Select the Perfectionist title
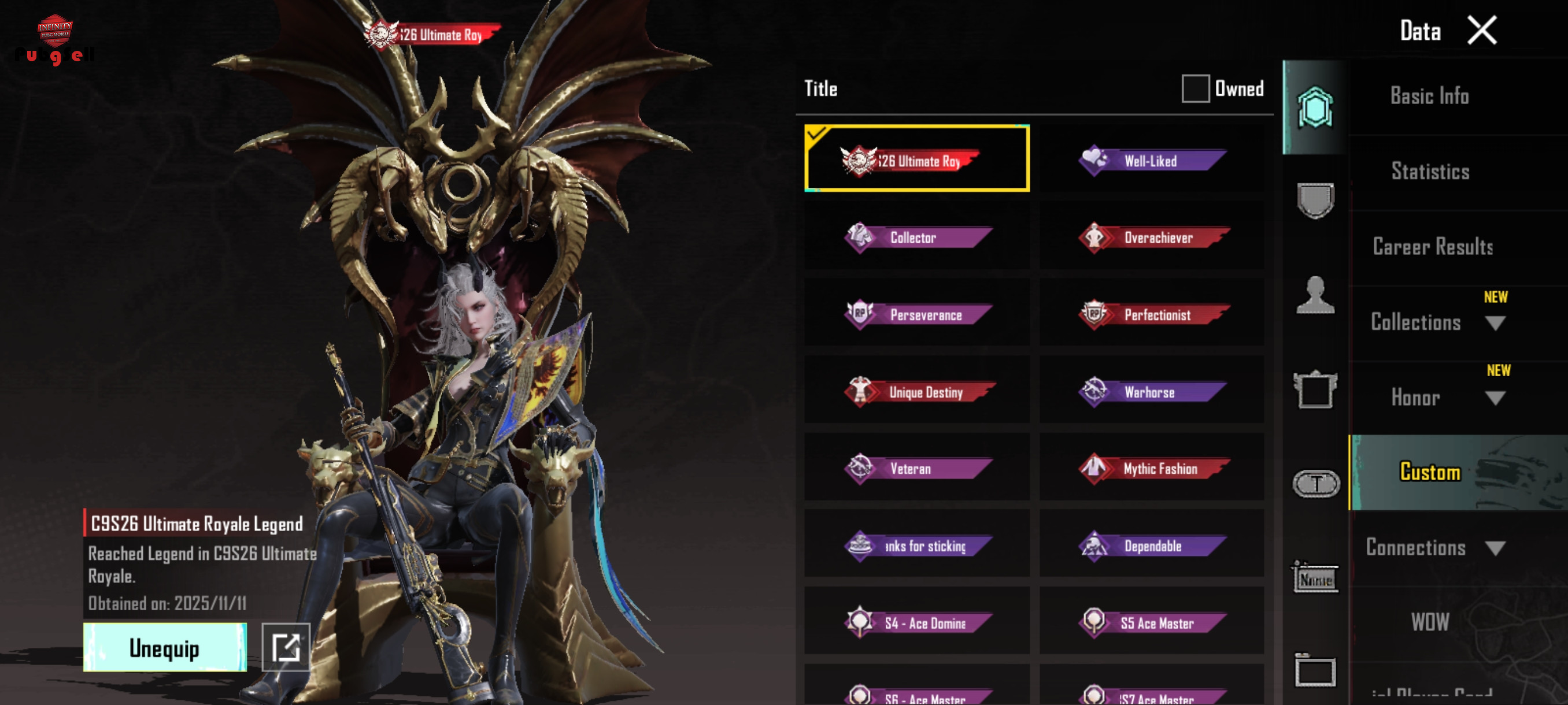 (x=1151, y=314)
